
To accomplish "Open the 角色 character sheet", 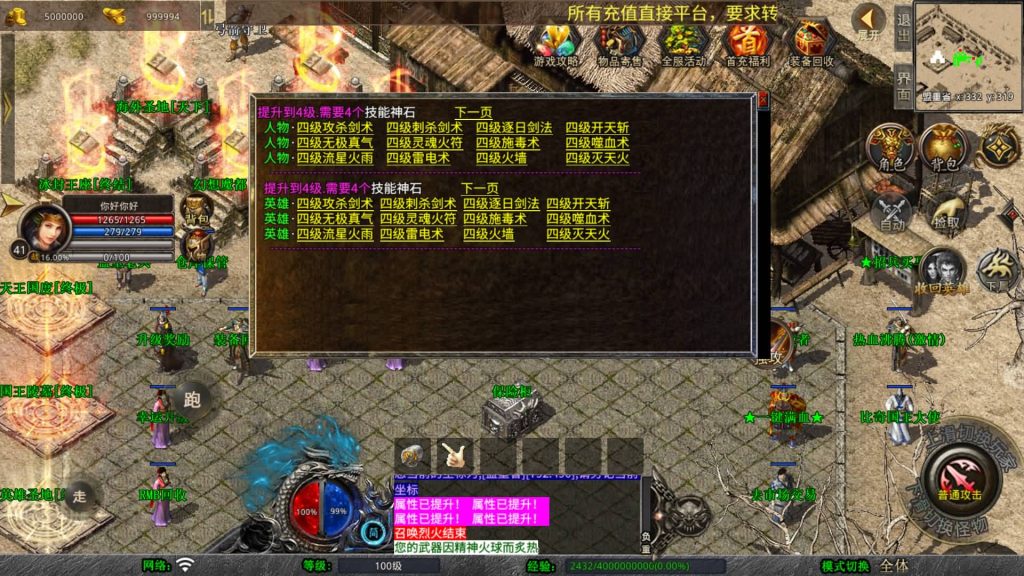I will (x=890, y=148).
